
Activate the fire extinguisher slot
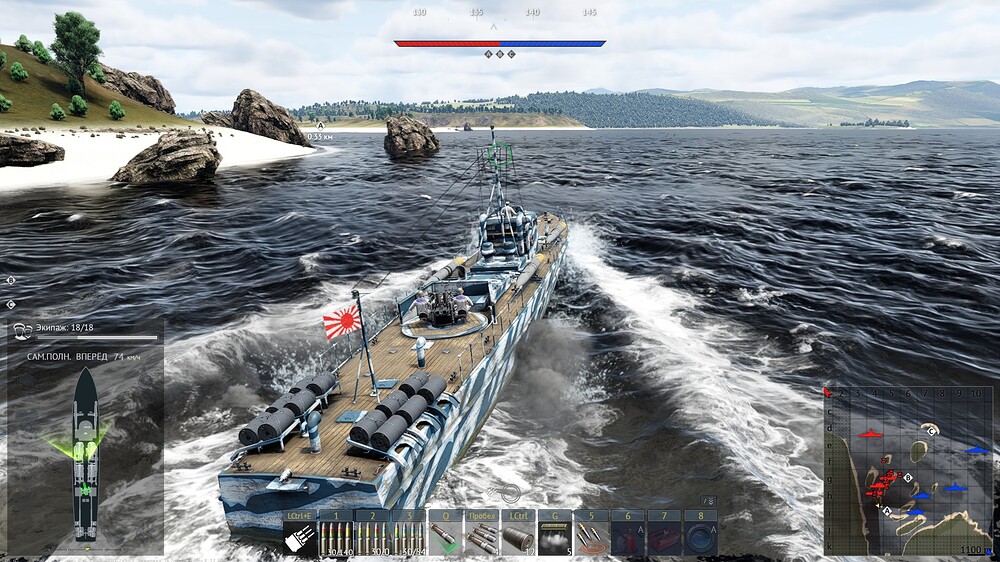626,538
